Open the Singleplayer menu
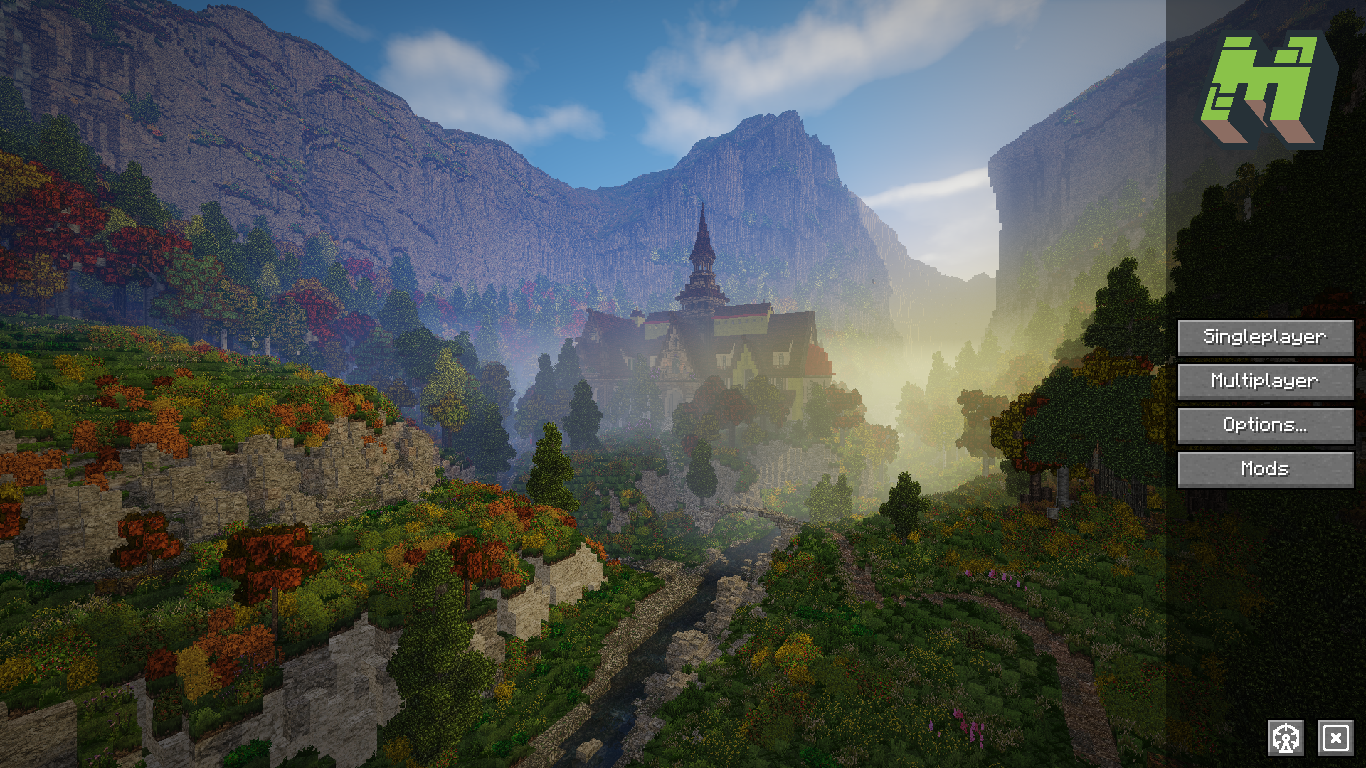1366x768 pixels. 1265,337
